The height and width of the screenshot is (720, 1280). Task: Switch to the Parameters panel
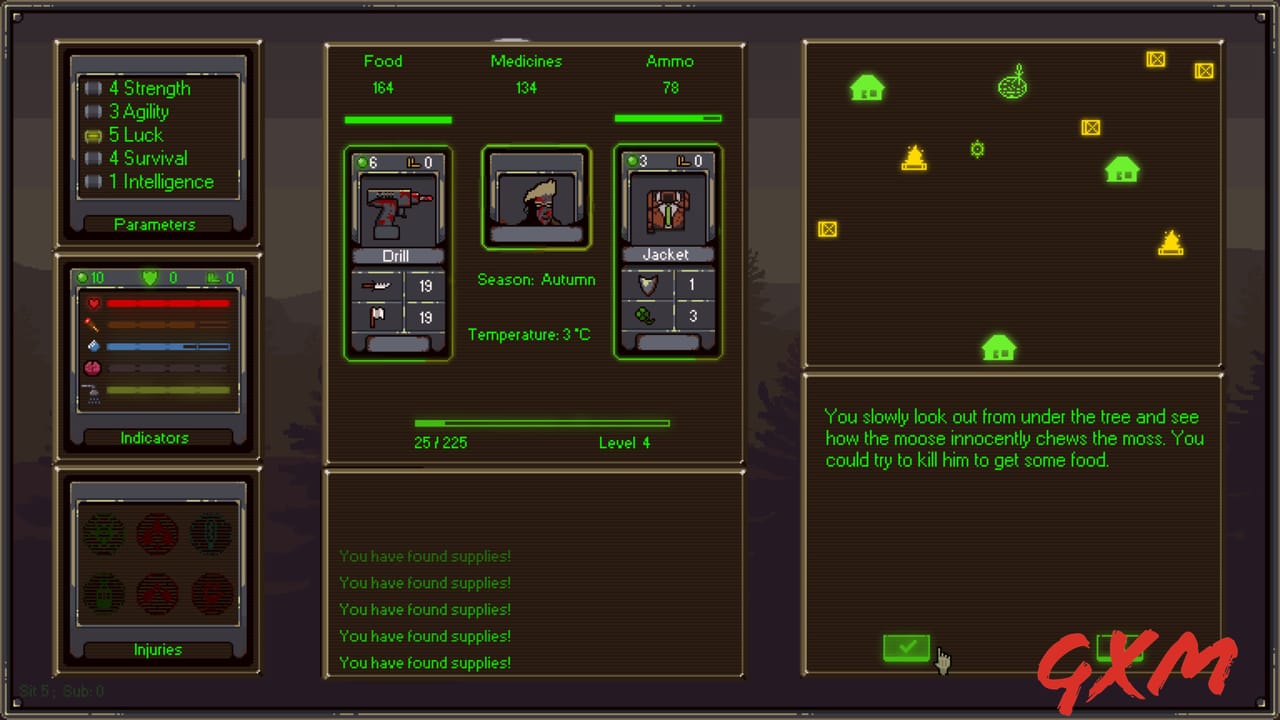(155, 224)
